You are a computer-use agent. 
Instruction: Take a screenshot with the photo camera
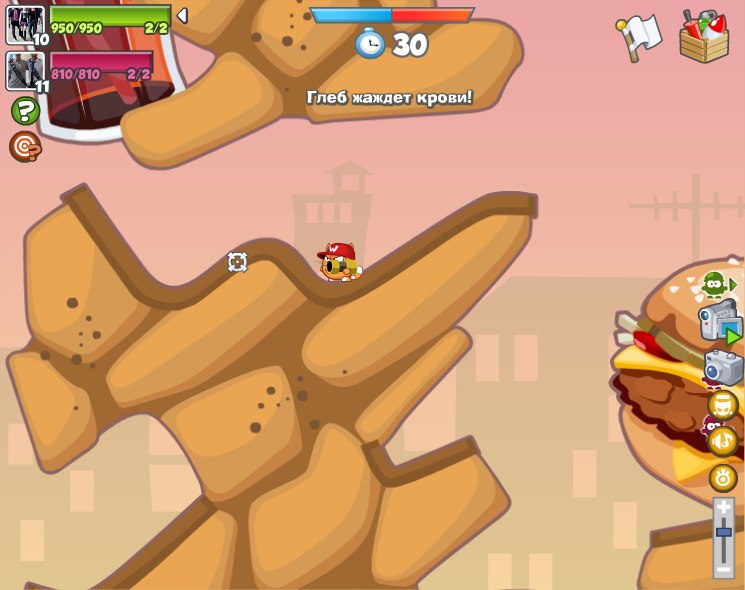[x=723, y=368]
